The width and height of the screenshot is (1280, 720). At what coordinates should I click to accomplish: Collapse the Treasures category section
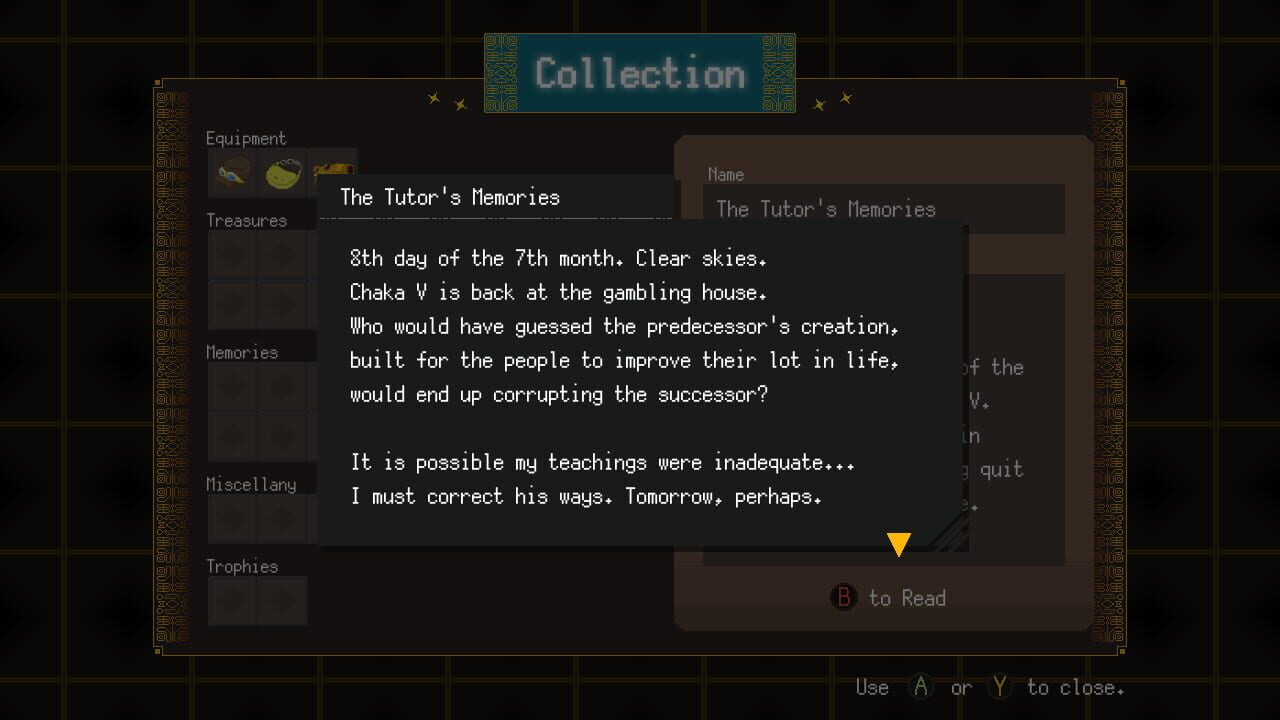click(246, 220)
